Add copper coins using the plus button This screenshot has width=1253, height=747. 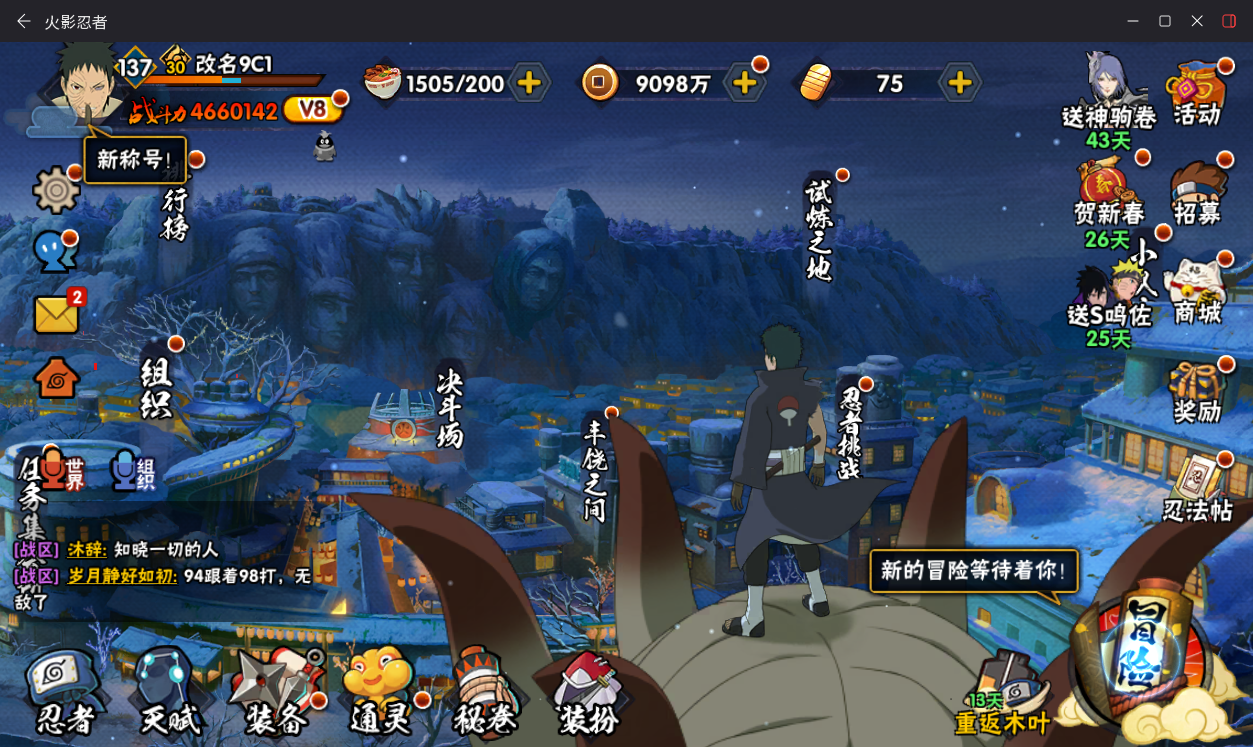click(x=745, y=83)
